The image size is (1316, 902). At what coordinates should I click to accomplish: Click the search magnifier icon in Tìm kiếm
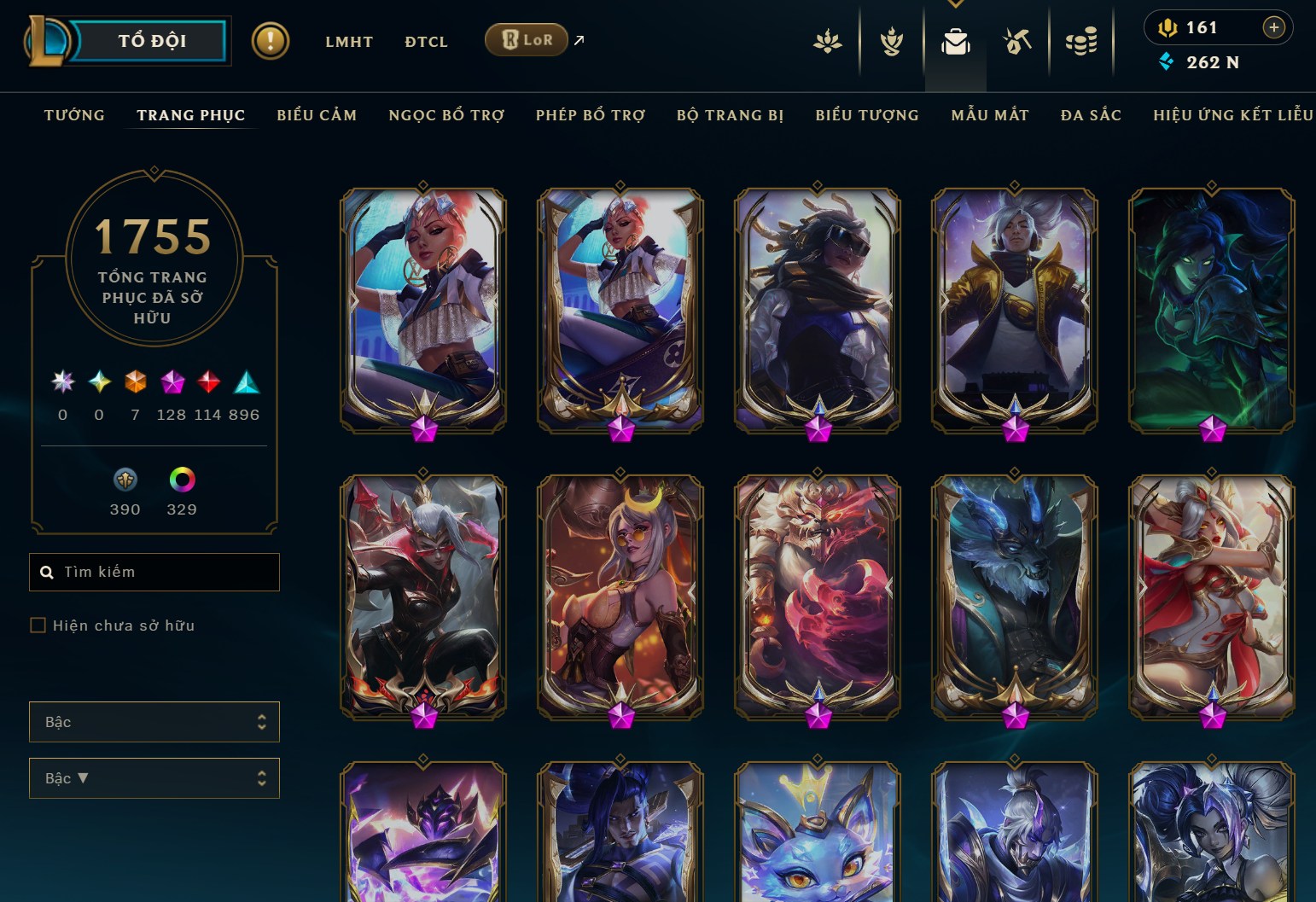click(x=47, y=572)
